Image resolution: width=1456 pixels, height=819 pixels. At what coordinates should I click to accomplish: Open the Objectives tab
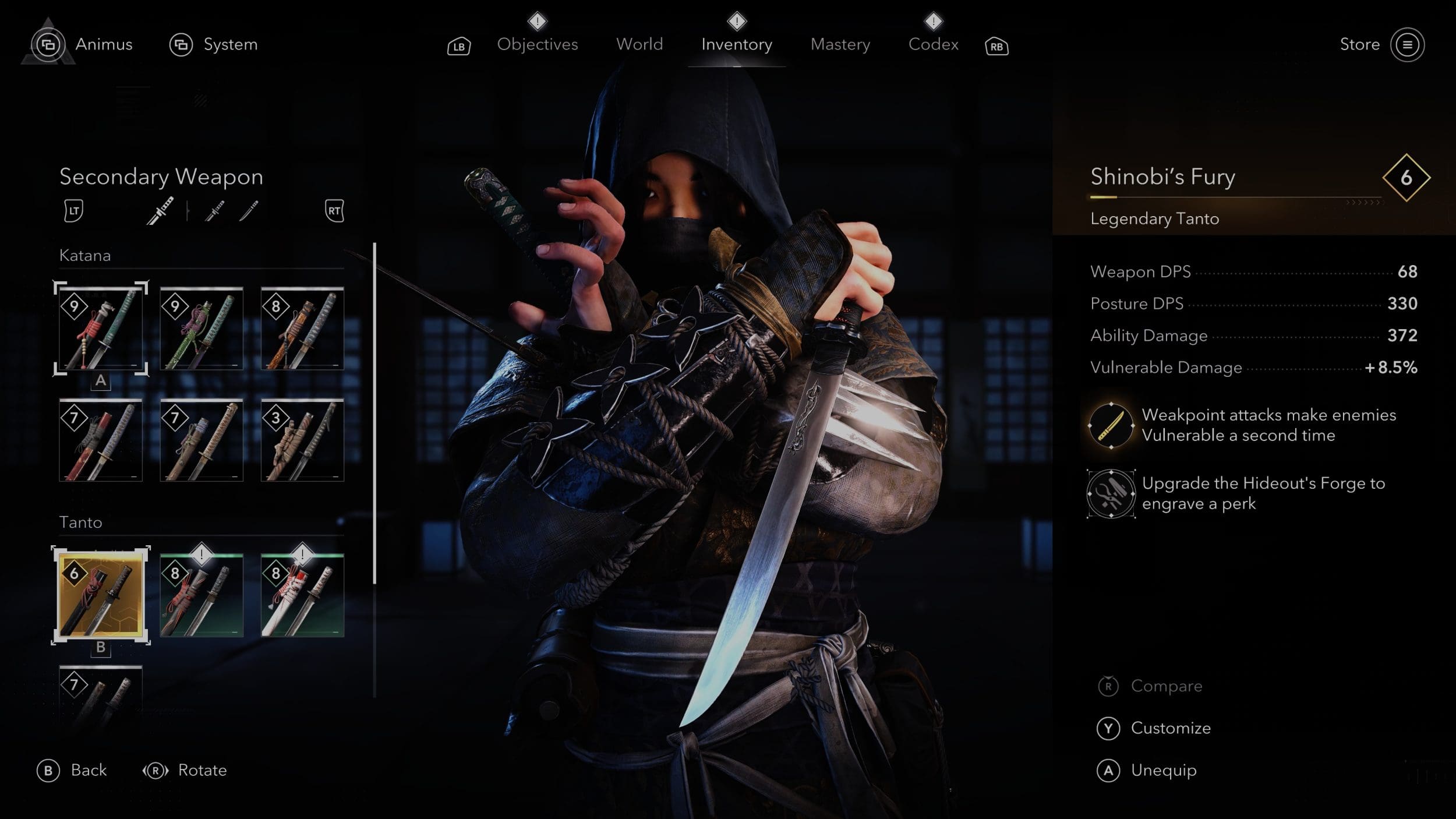coord(537,44)
